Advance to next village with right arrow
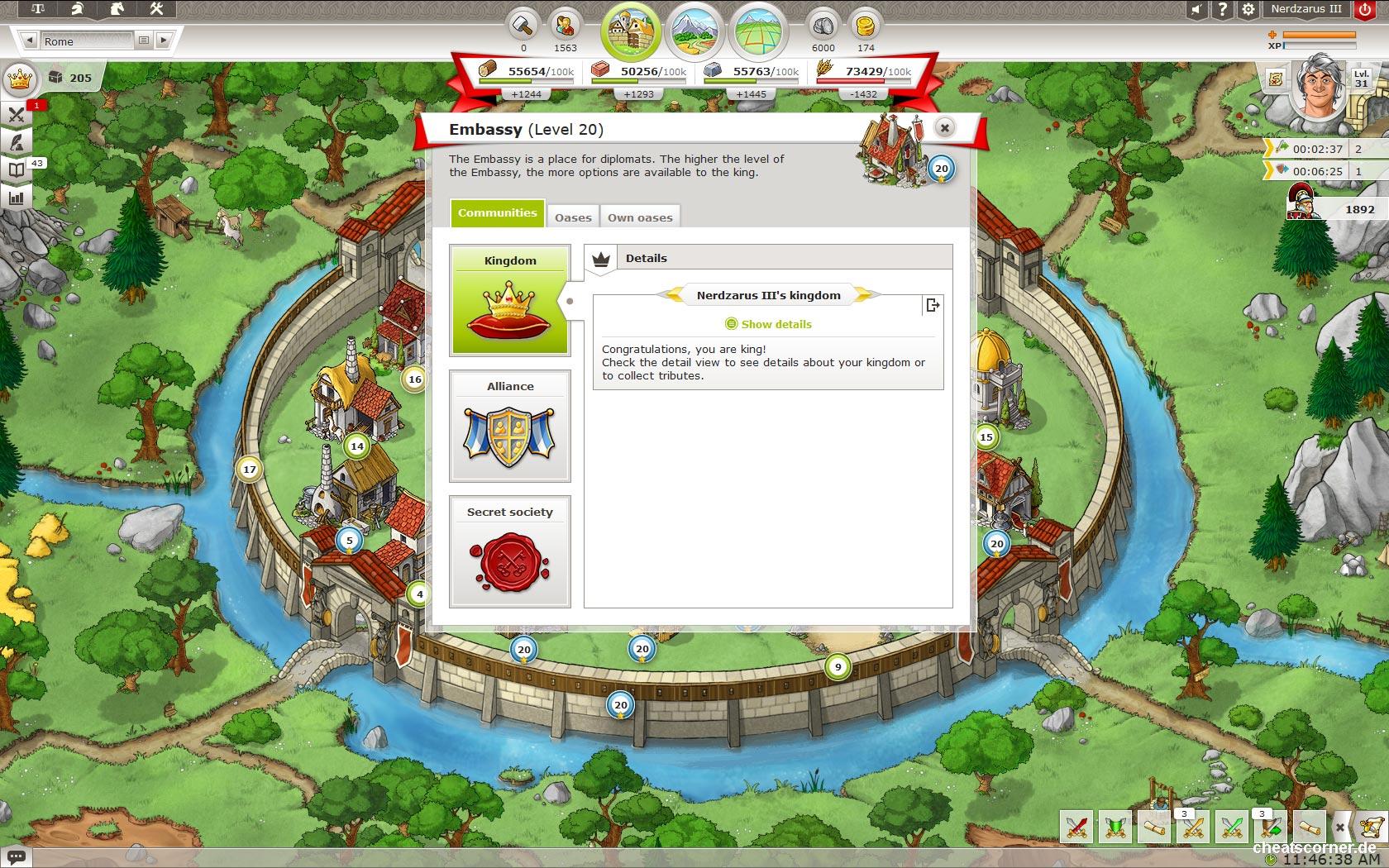Viewport: 1389px width, 868px height. coord(164,39)
